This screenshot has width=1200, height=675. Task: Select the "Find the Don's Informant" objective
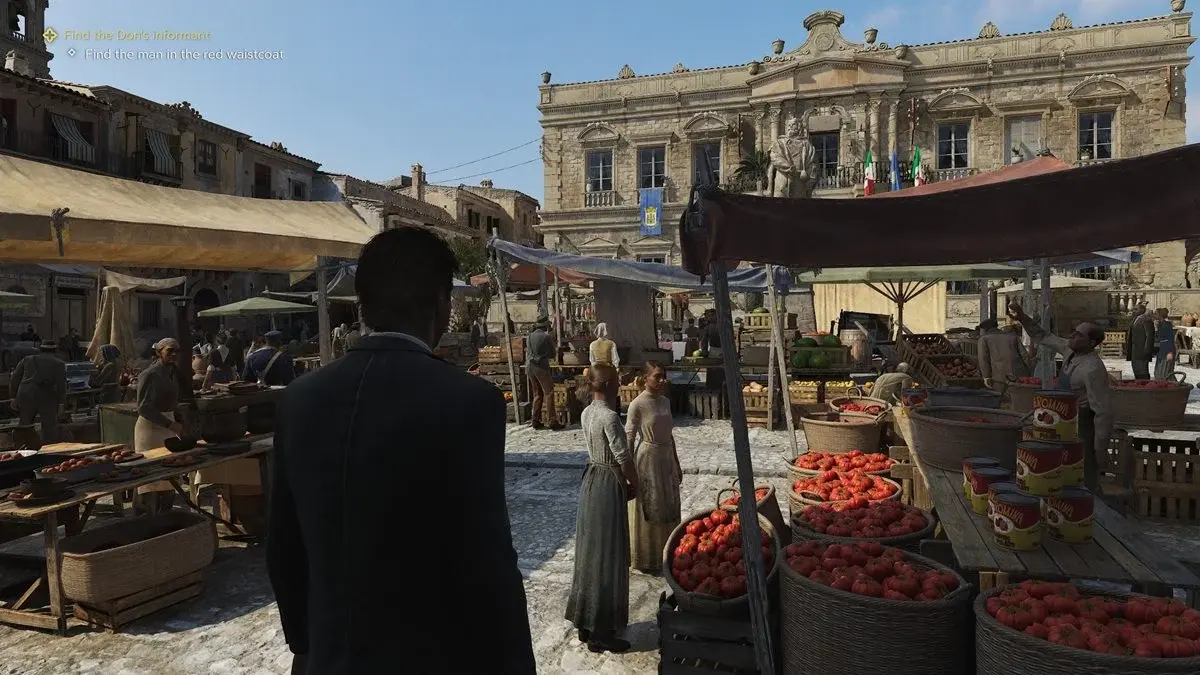point(137,35)
